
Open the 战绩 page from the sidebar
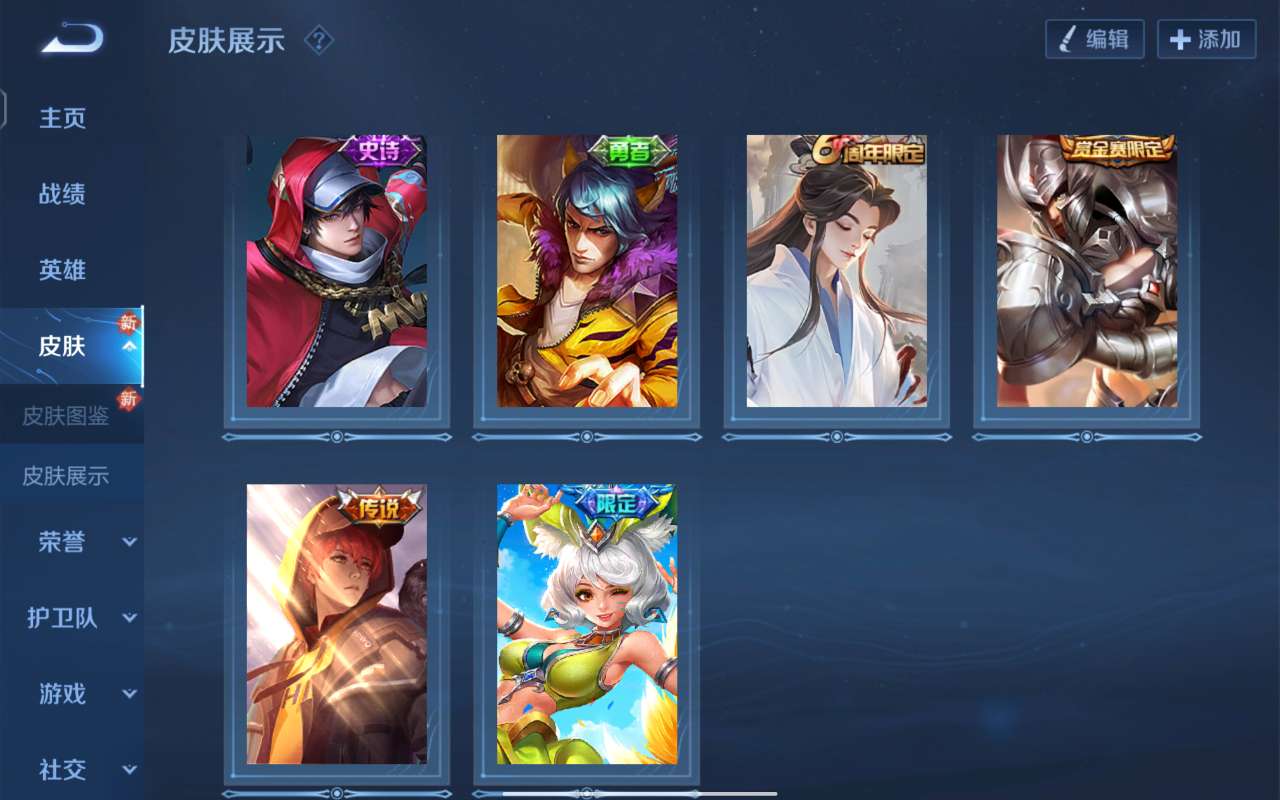(60, 194)
